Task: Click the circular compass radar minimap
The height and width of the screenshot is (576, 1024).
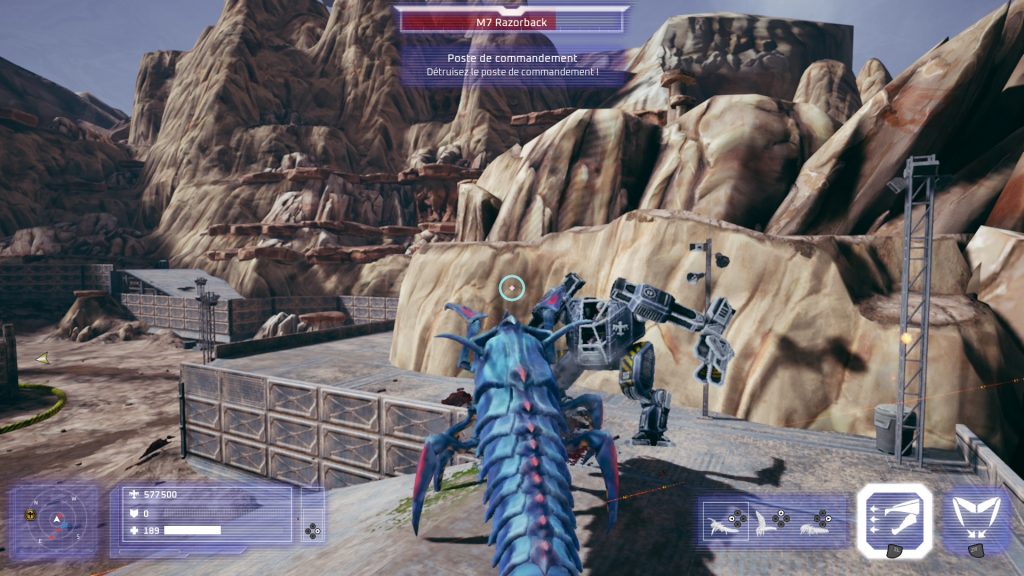Action: click(x=55, y=518)
